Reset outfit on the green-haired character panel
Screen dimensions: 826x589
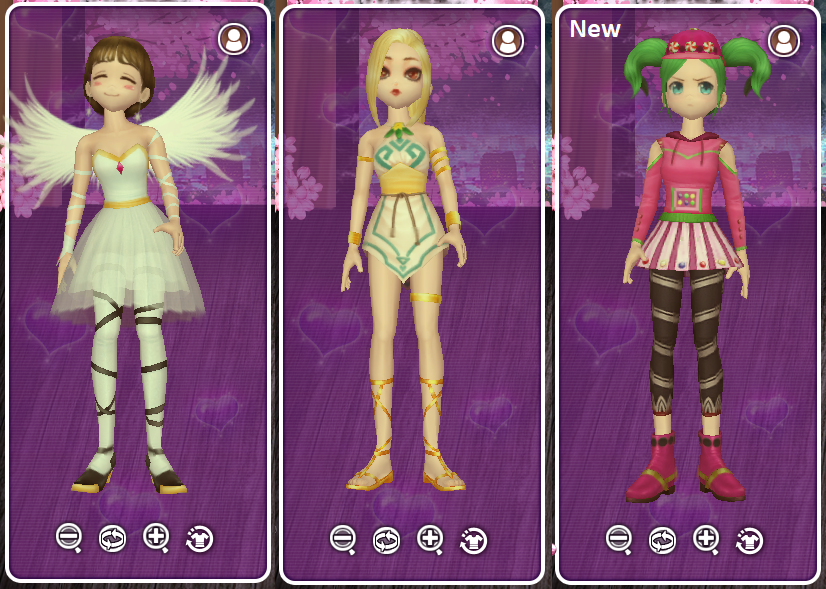pos(749,540)
